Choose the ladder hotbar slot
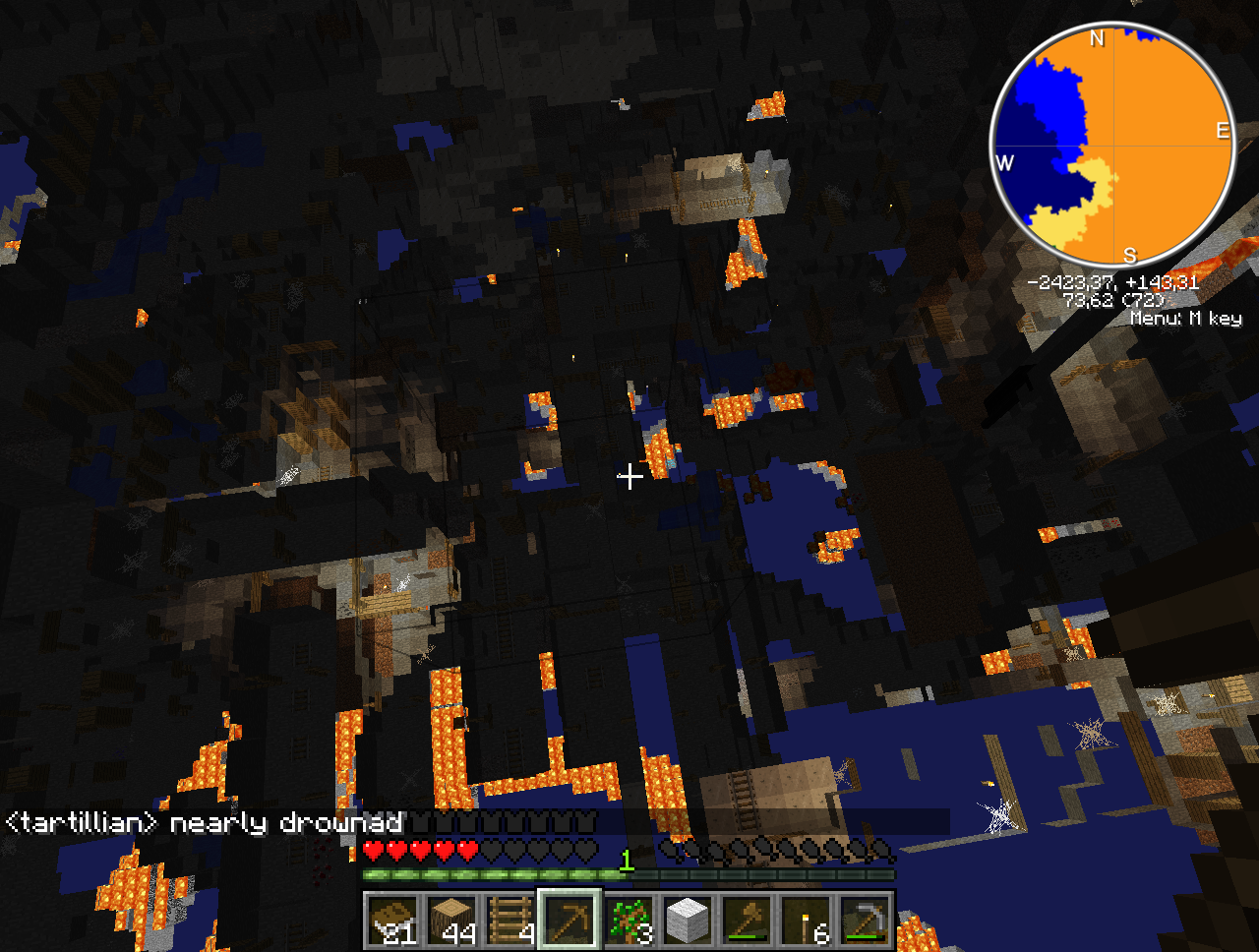1259x952 pixels. pyautogui.click(x=510, y=921)
